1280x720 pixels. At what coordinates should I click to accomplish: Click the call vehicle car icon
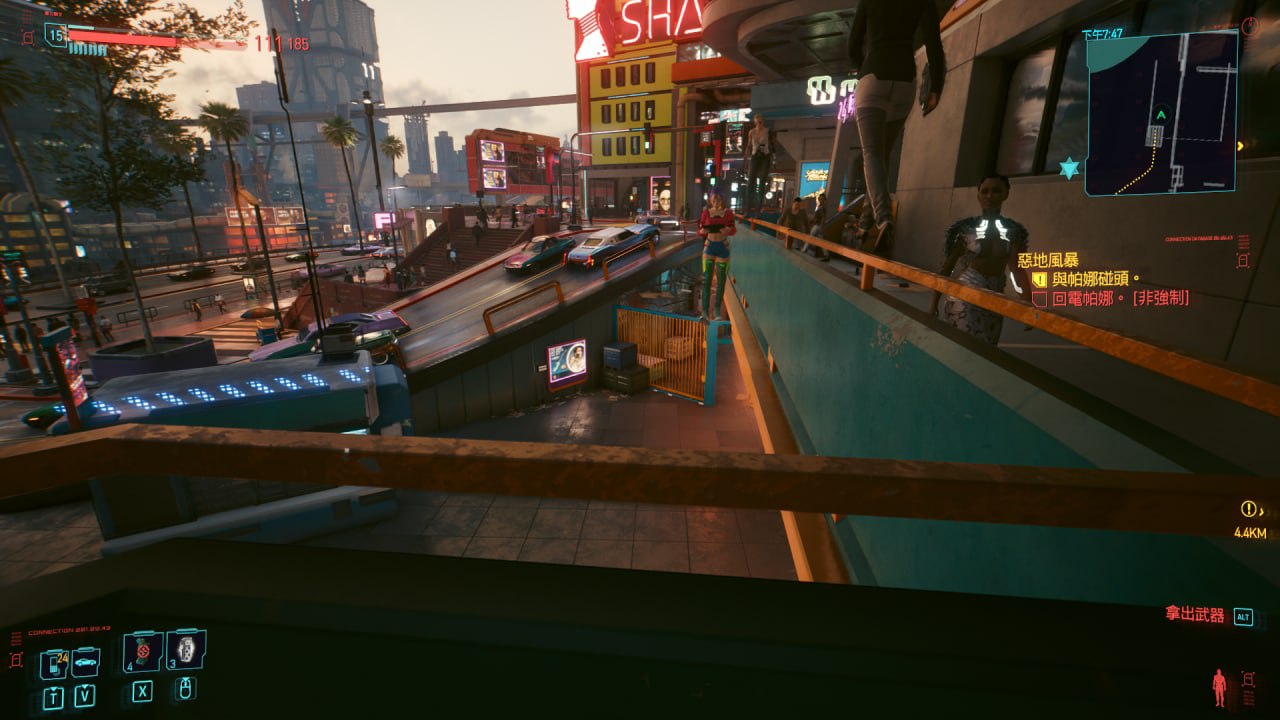pyautogui.click(x=86, y=661)
